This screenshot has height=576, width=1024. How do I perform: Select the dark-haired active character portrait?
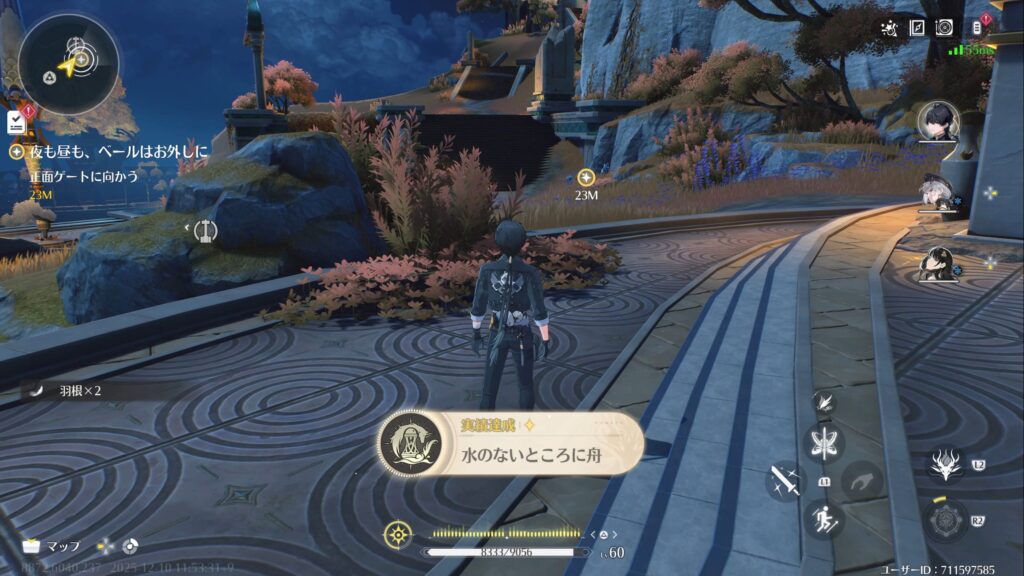point(938,123)
